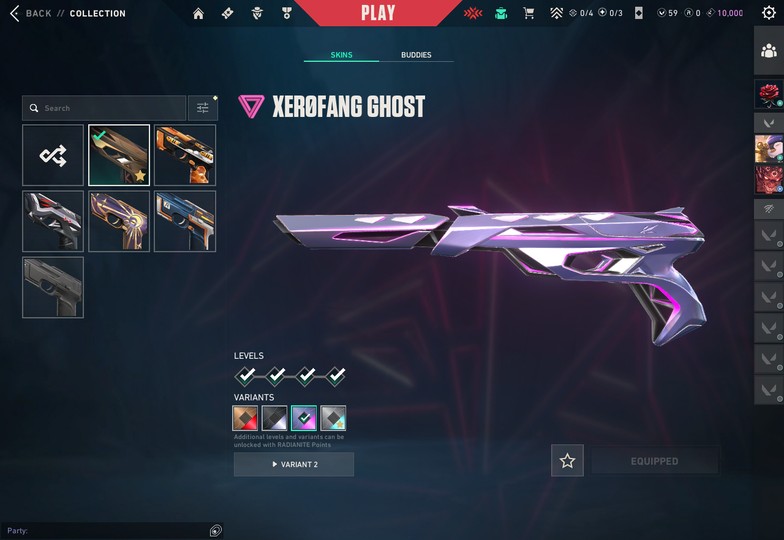Switch to the Buddies tab
Screen dimensions: 784x540
(x=416, y=55)
